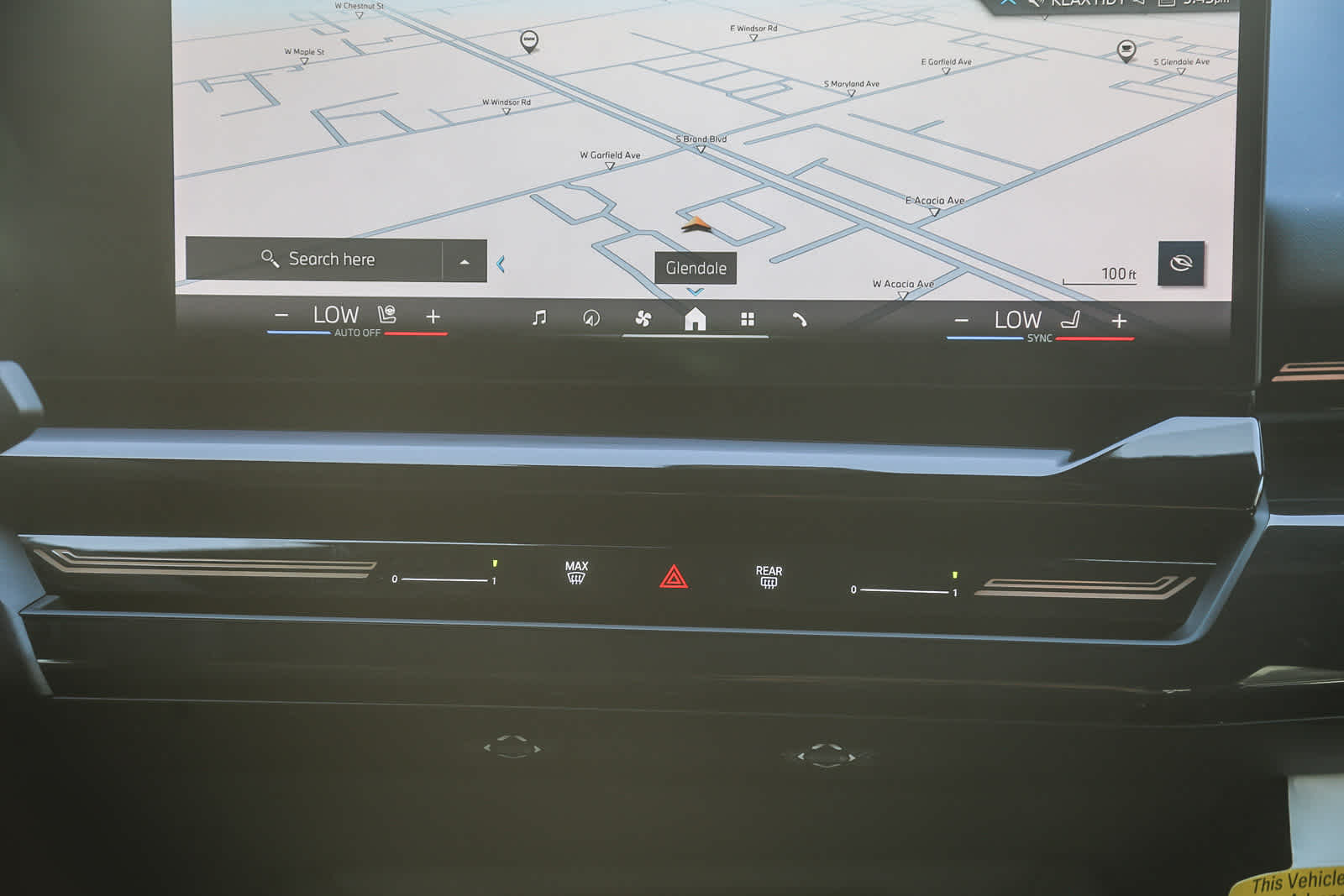This screenshot has height=896, width=1344.
Task: Raise driver temperature with plus button
Action: pyautogui.click(x=433, y=317)
